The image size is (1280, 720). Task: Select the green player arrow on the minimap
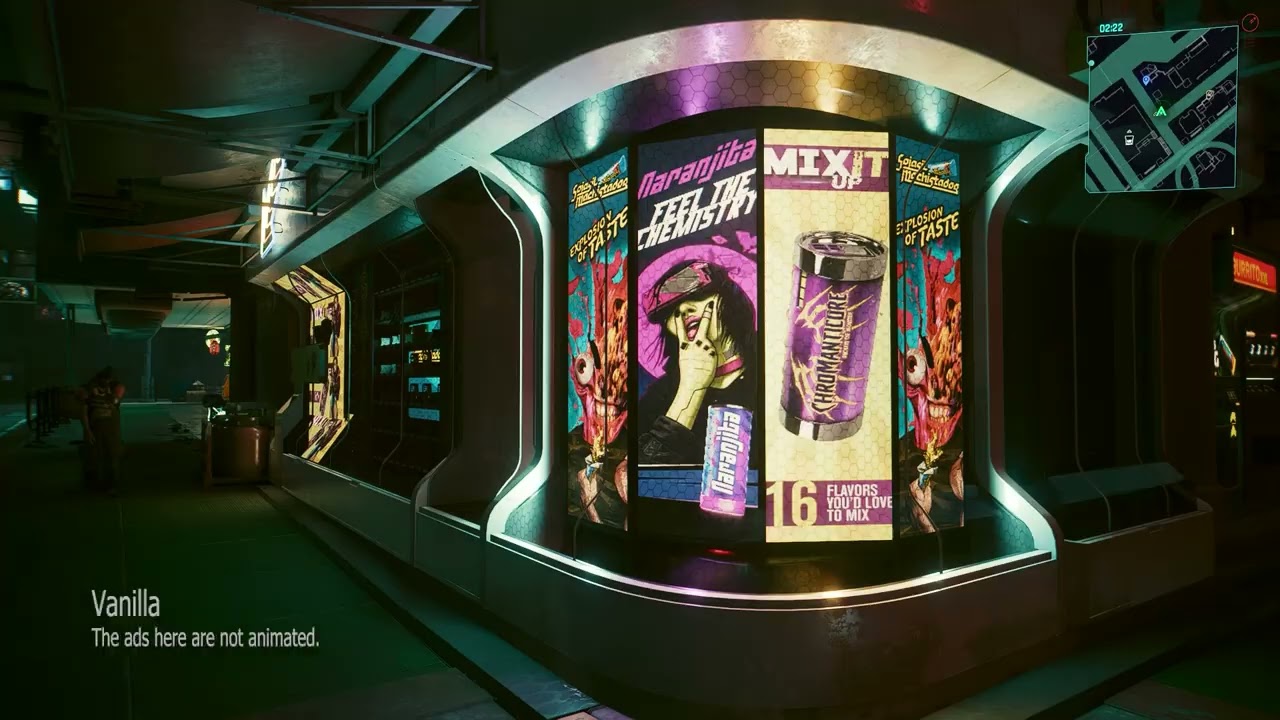point(1161,110)
